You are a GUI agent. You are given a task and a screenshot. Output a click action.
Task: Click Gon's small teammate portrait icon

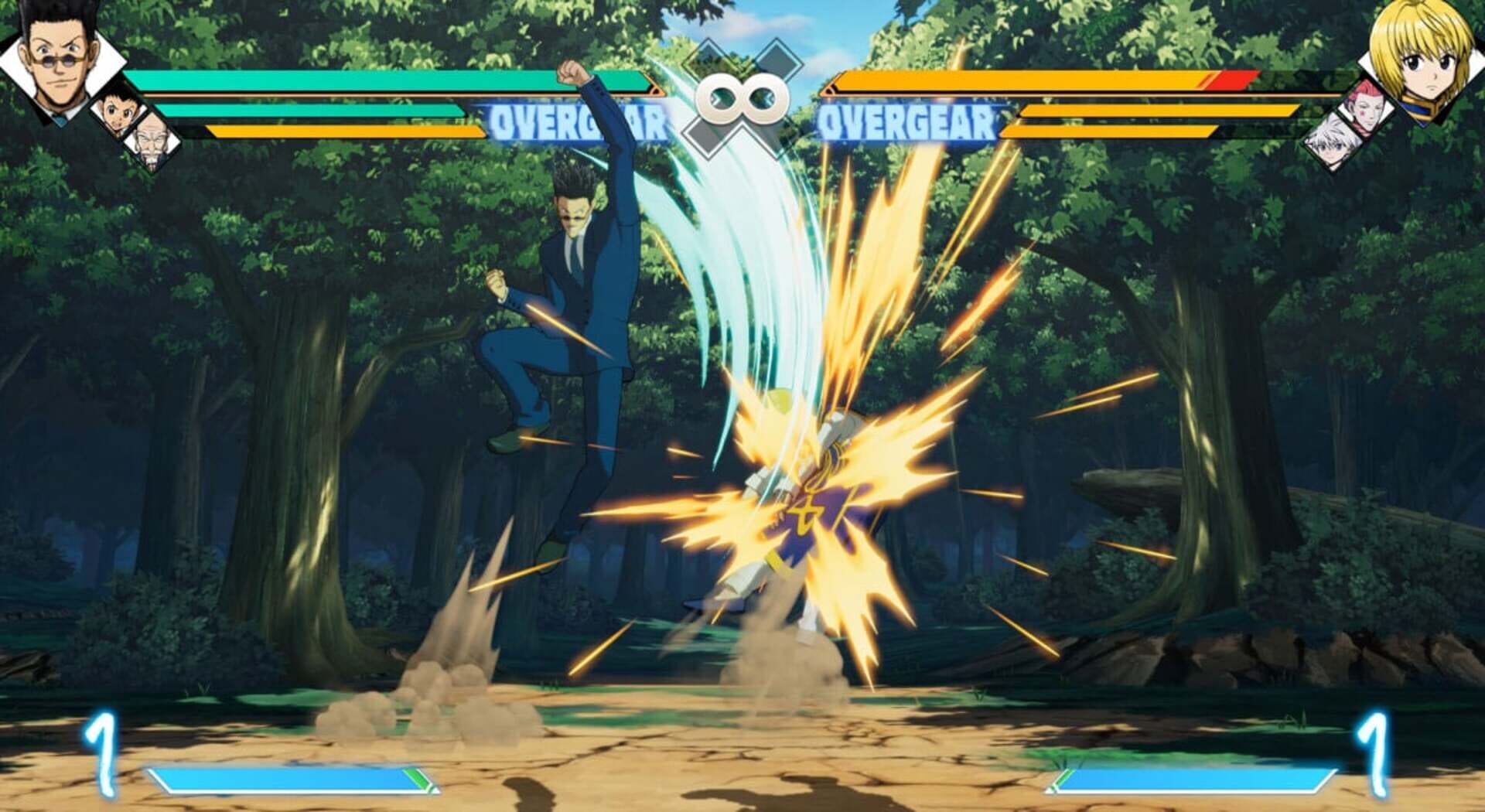click(116, 112)
